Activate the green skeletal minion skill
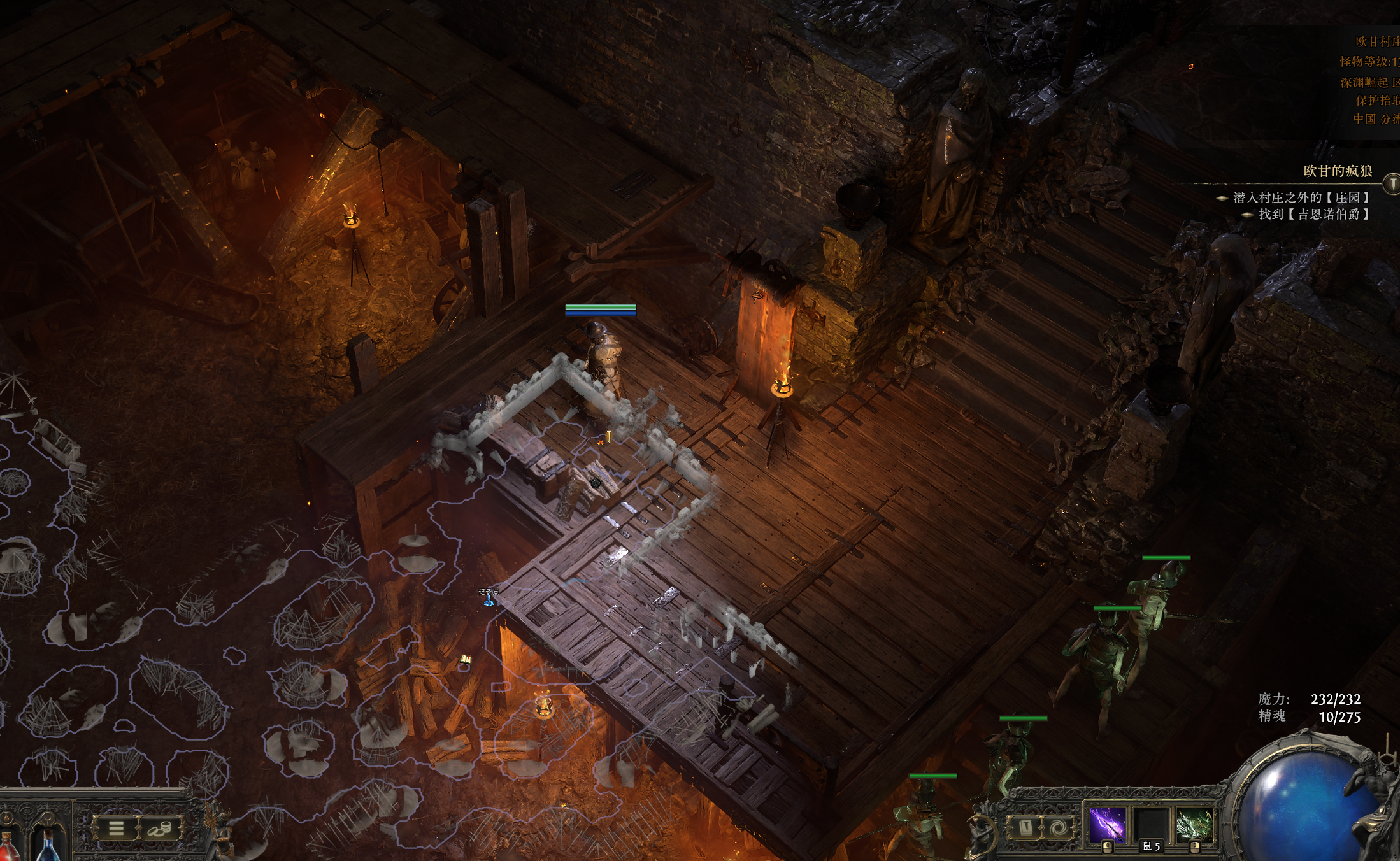This screenshot has width=1400, height=861. pyautogui.click(x=1194, y=825)
